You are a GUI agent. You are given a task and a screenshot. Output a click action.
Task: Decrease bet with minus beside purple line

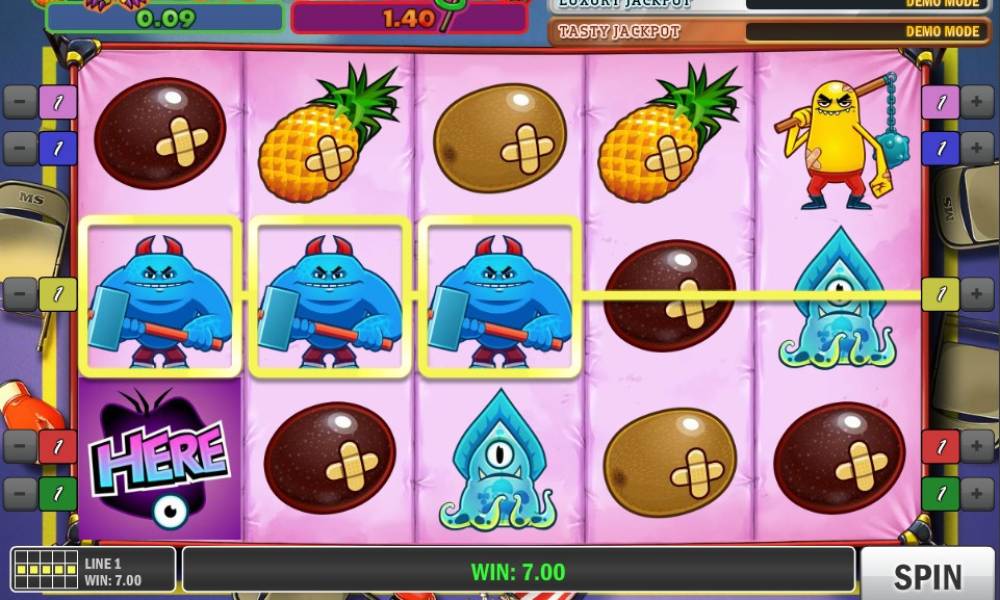(20, 102)
